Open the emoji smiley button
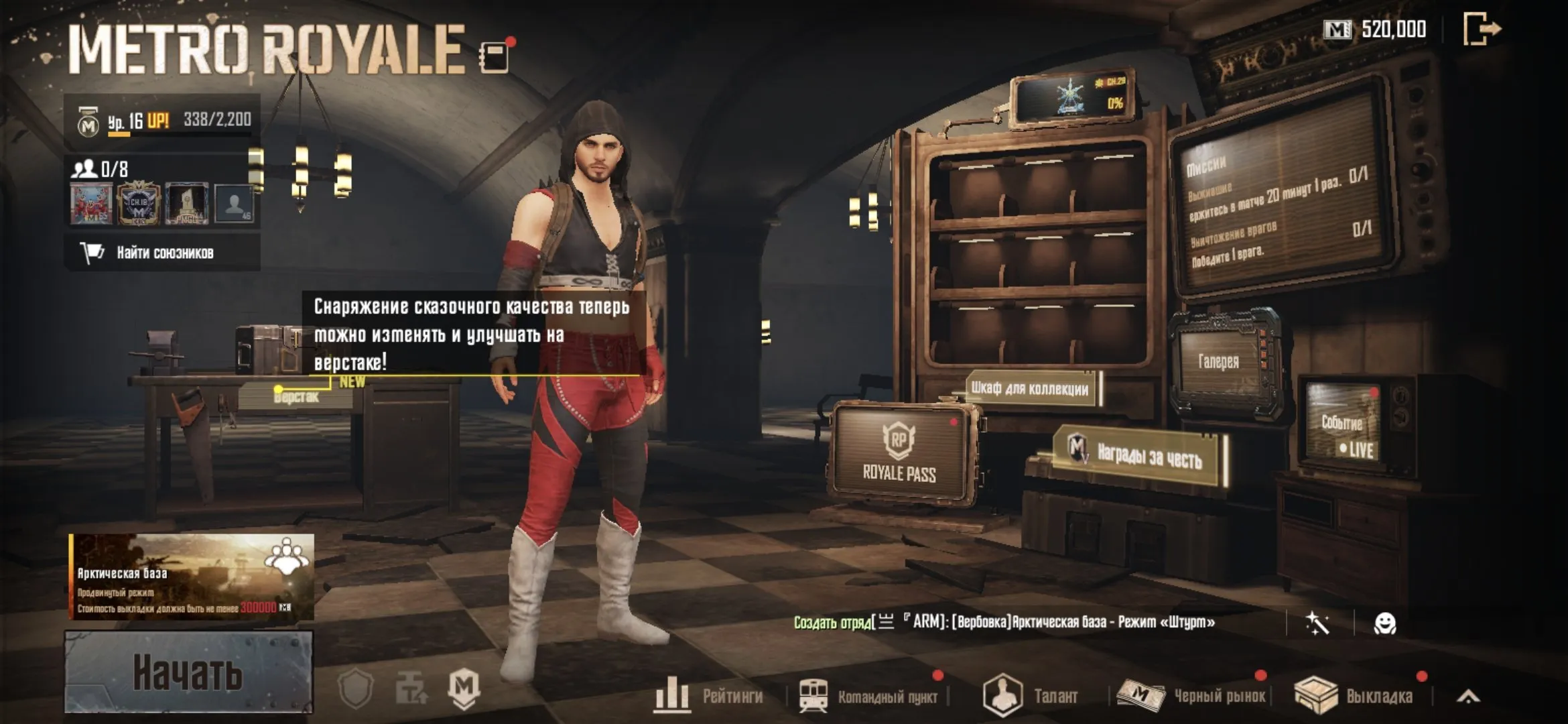The width and height of the screenshot is (1568, 724). [1384, 623]
